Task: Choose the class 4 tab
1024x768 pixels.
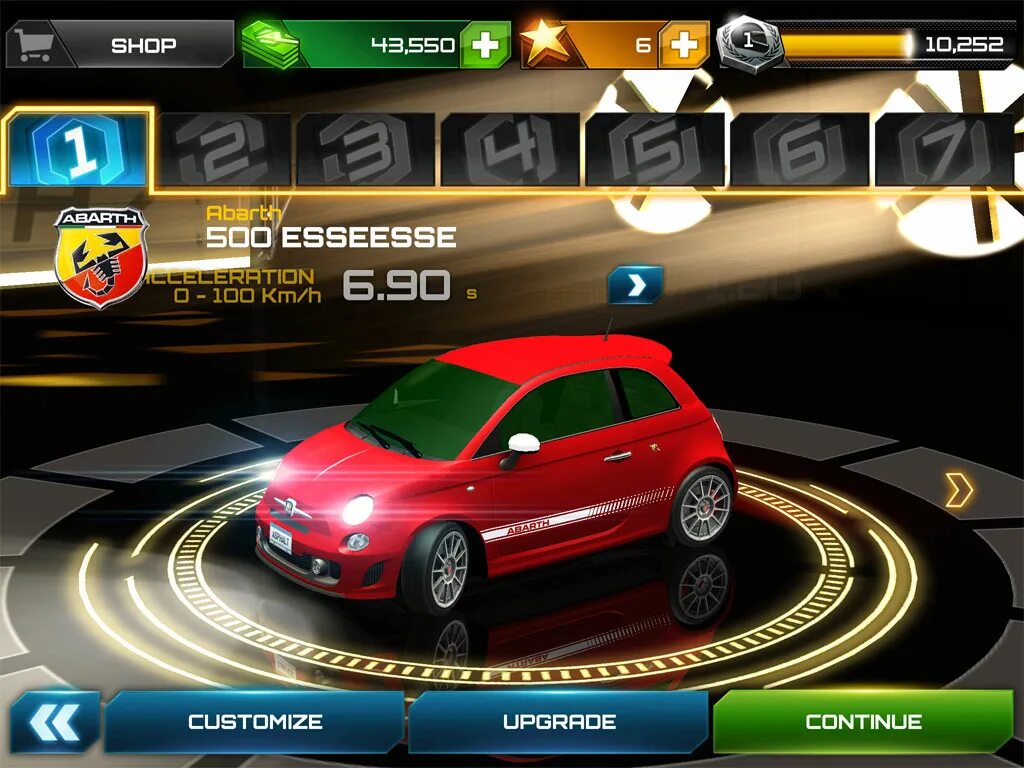Action: pos(511,150)
